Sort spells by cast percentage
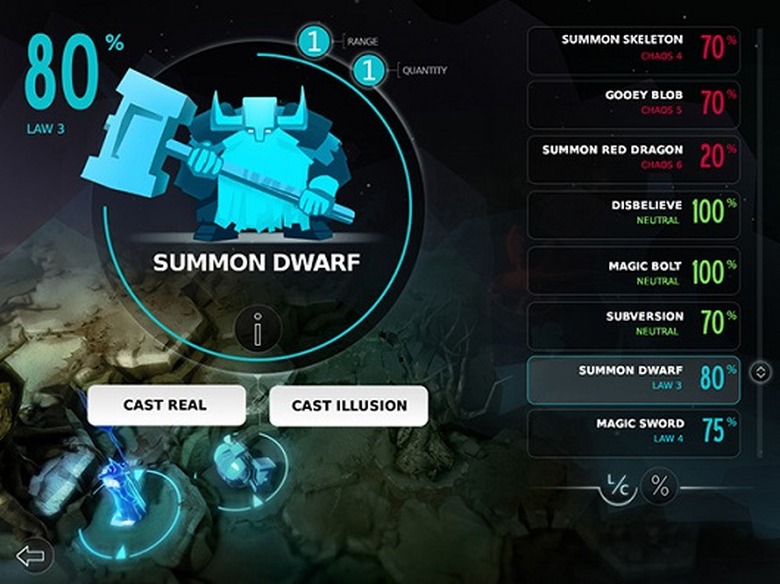 click(x=660, y=486)
